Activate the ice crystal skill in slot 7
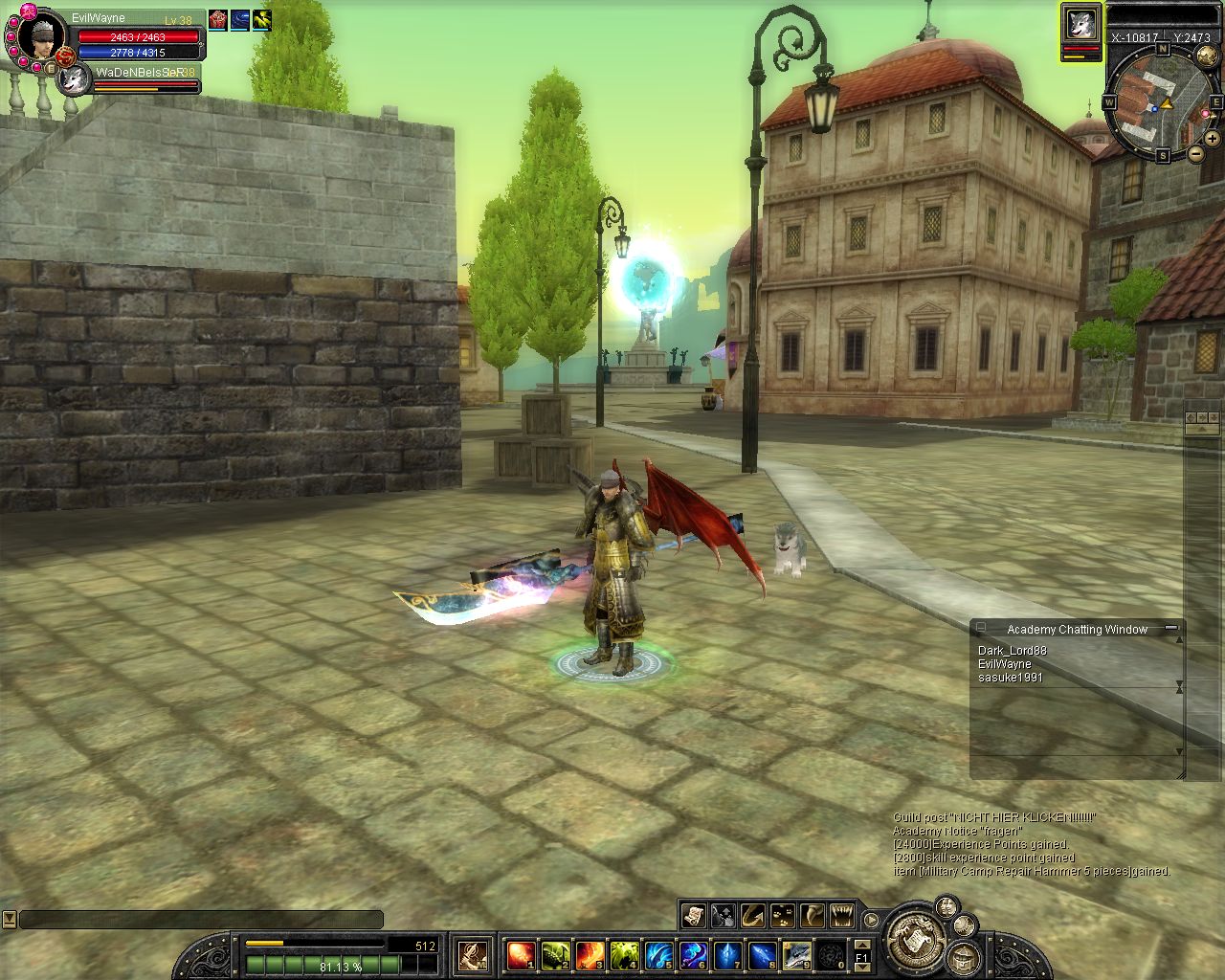Screen dimensions: 1225x980 pyautogui.click(x=727, y=954)
